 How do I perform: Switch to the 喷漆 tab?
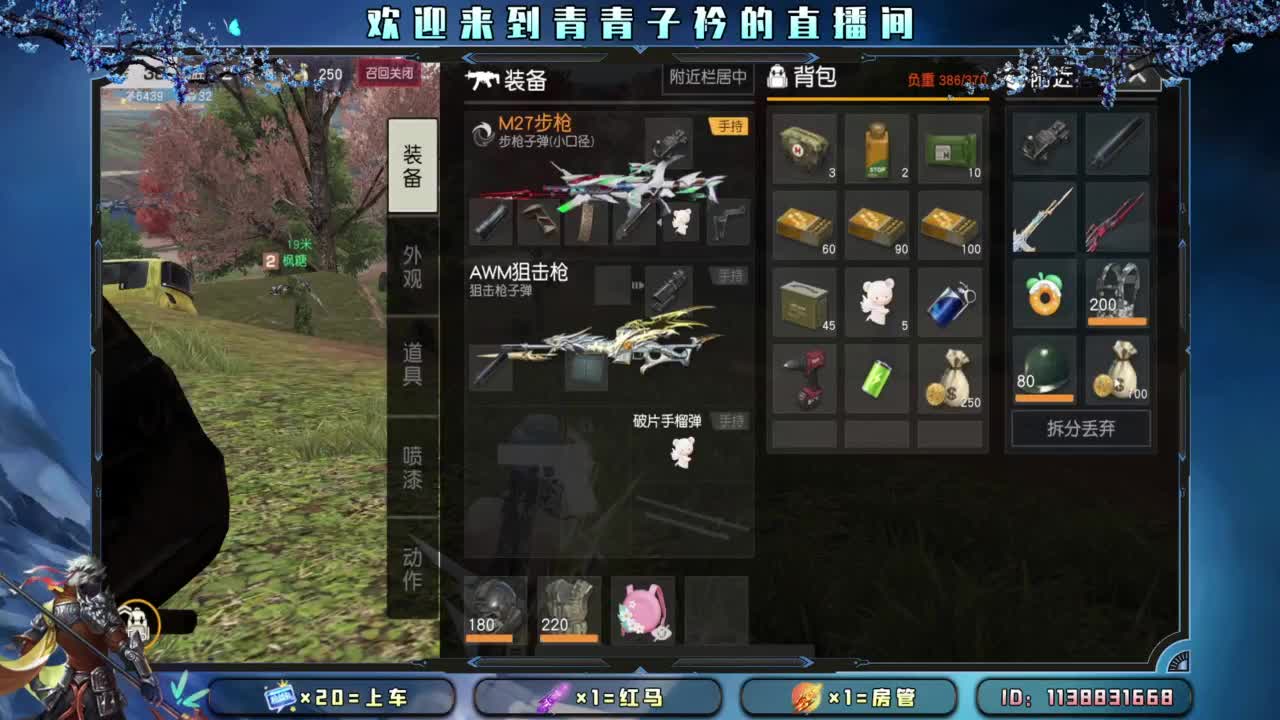(414, 466)
